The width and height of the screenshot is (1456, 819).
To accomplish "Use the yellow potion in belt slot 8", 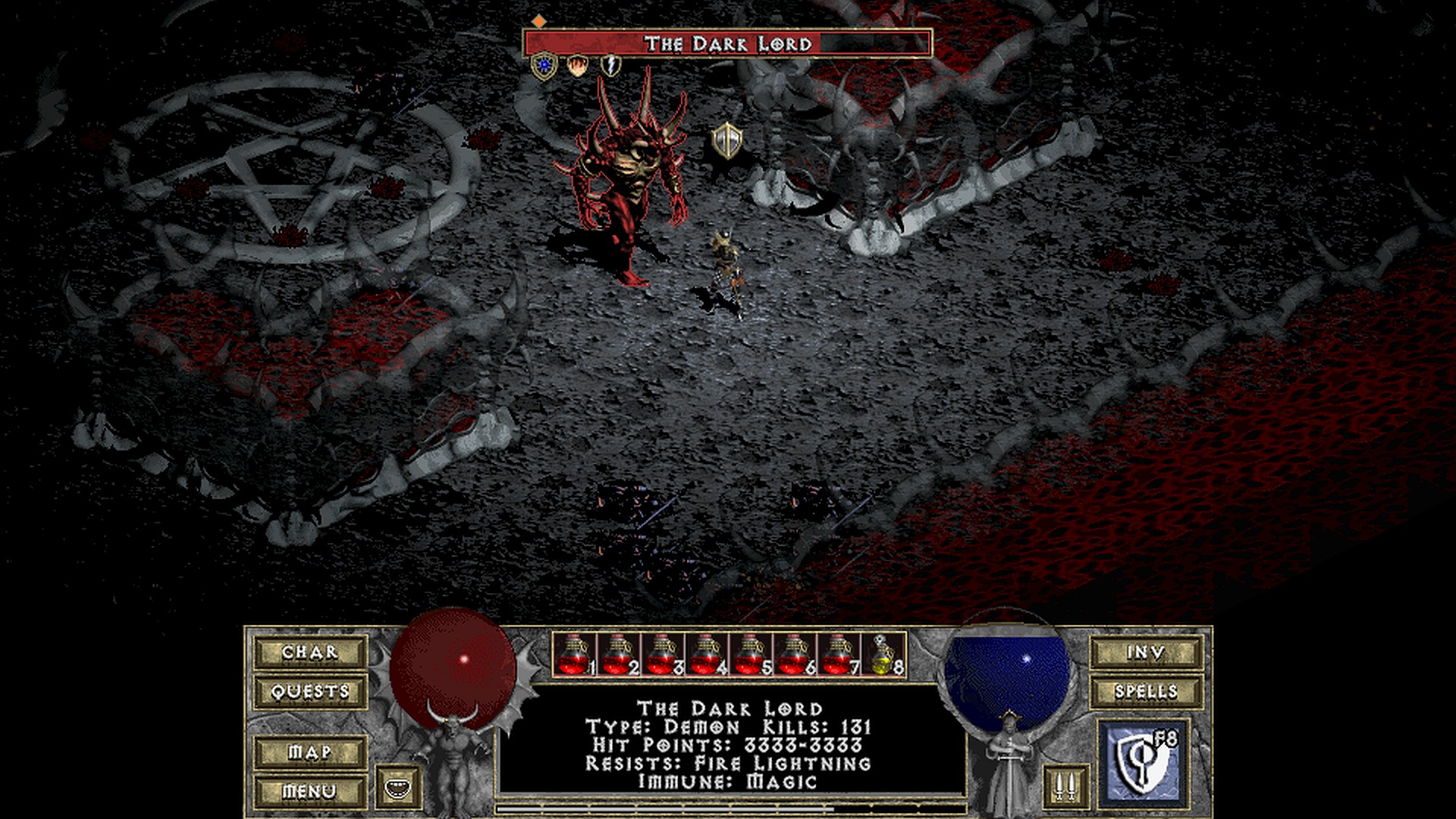I will click(x=883, y=654).
